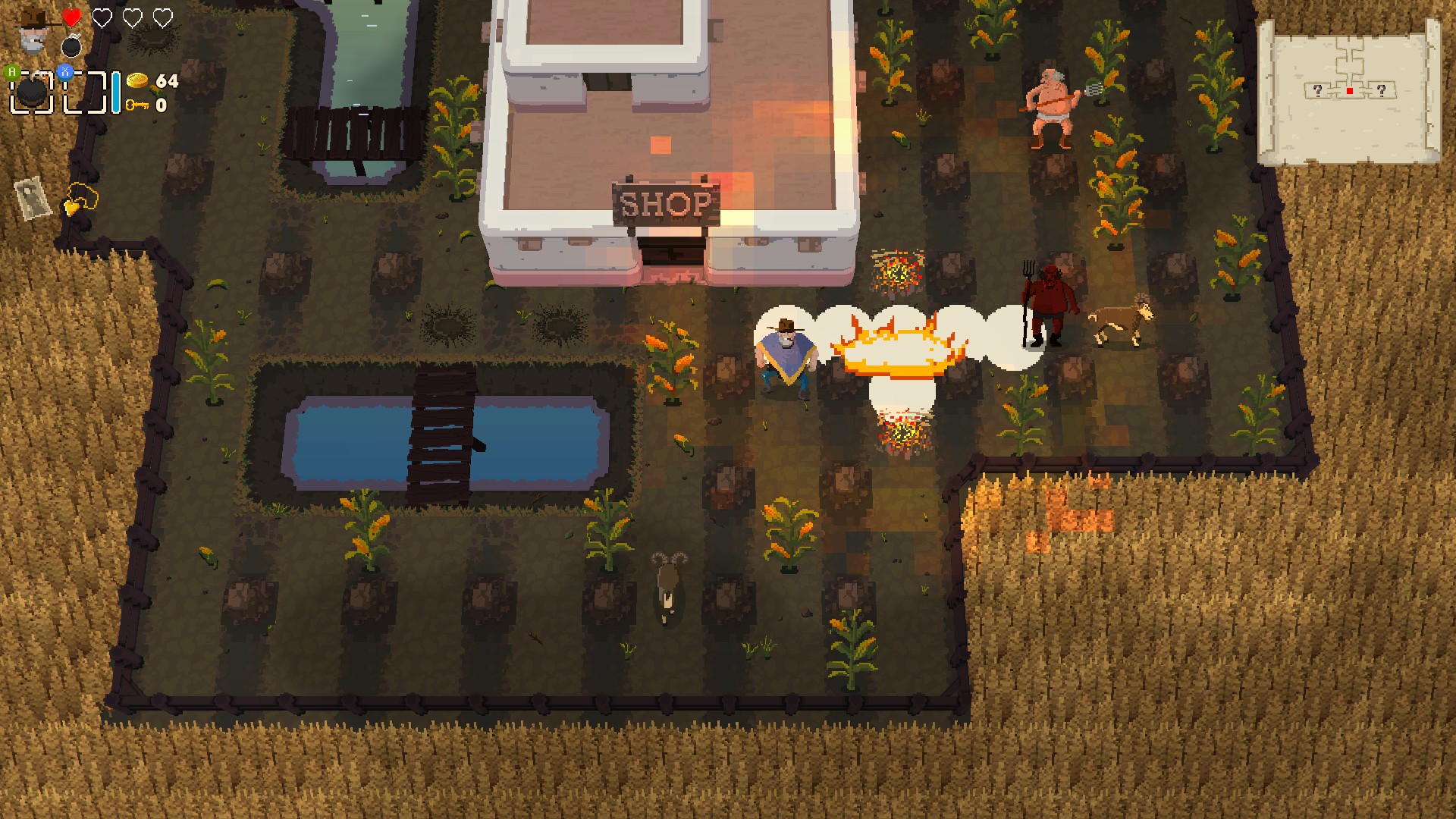Click the red player marker on the minimap
1456x819 pixels.
click(1350, 91)
